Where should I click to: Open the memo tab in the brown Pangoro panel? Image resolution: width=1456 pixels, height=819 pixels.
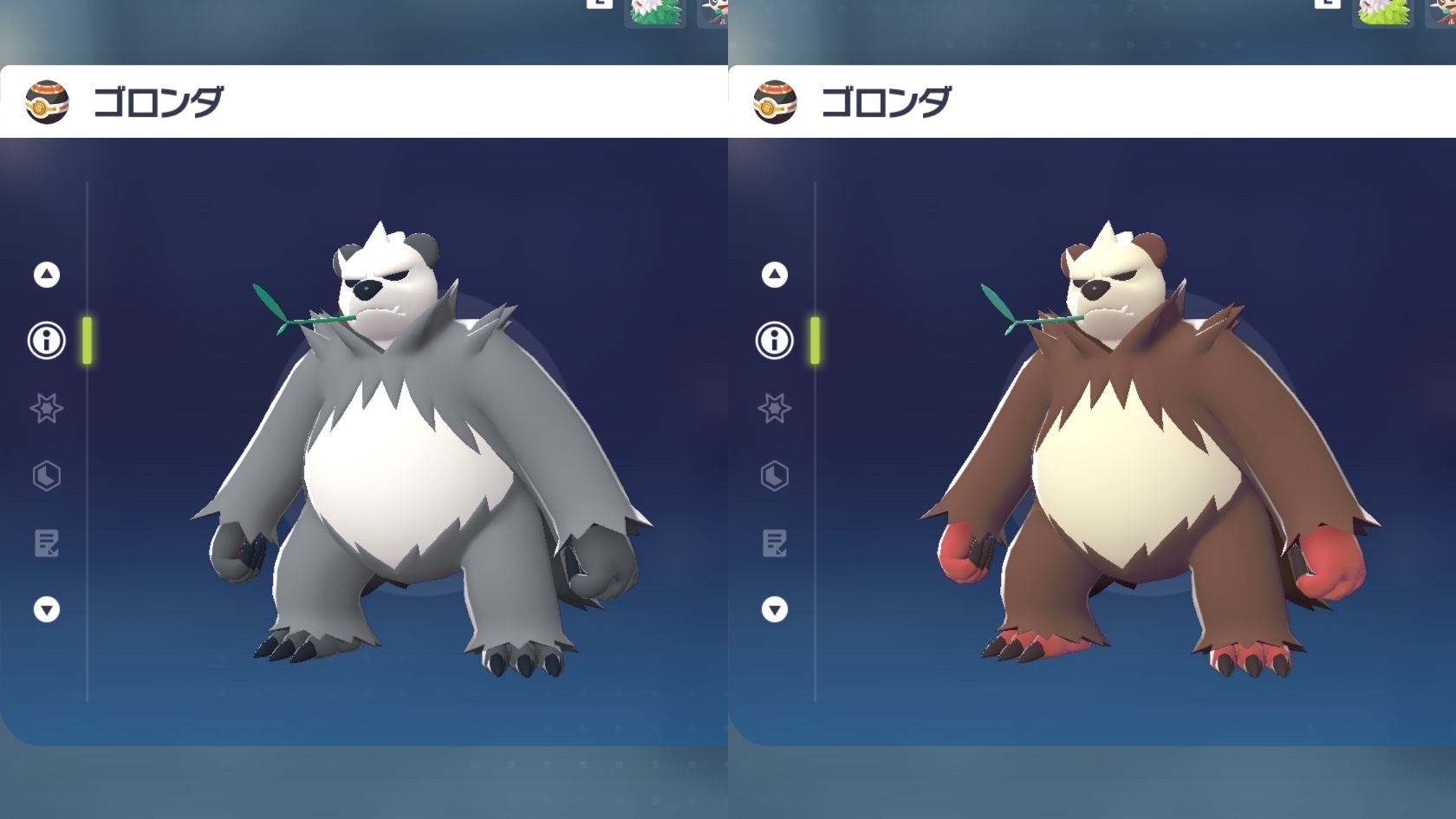click(x=775, y=543)
